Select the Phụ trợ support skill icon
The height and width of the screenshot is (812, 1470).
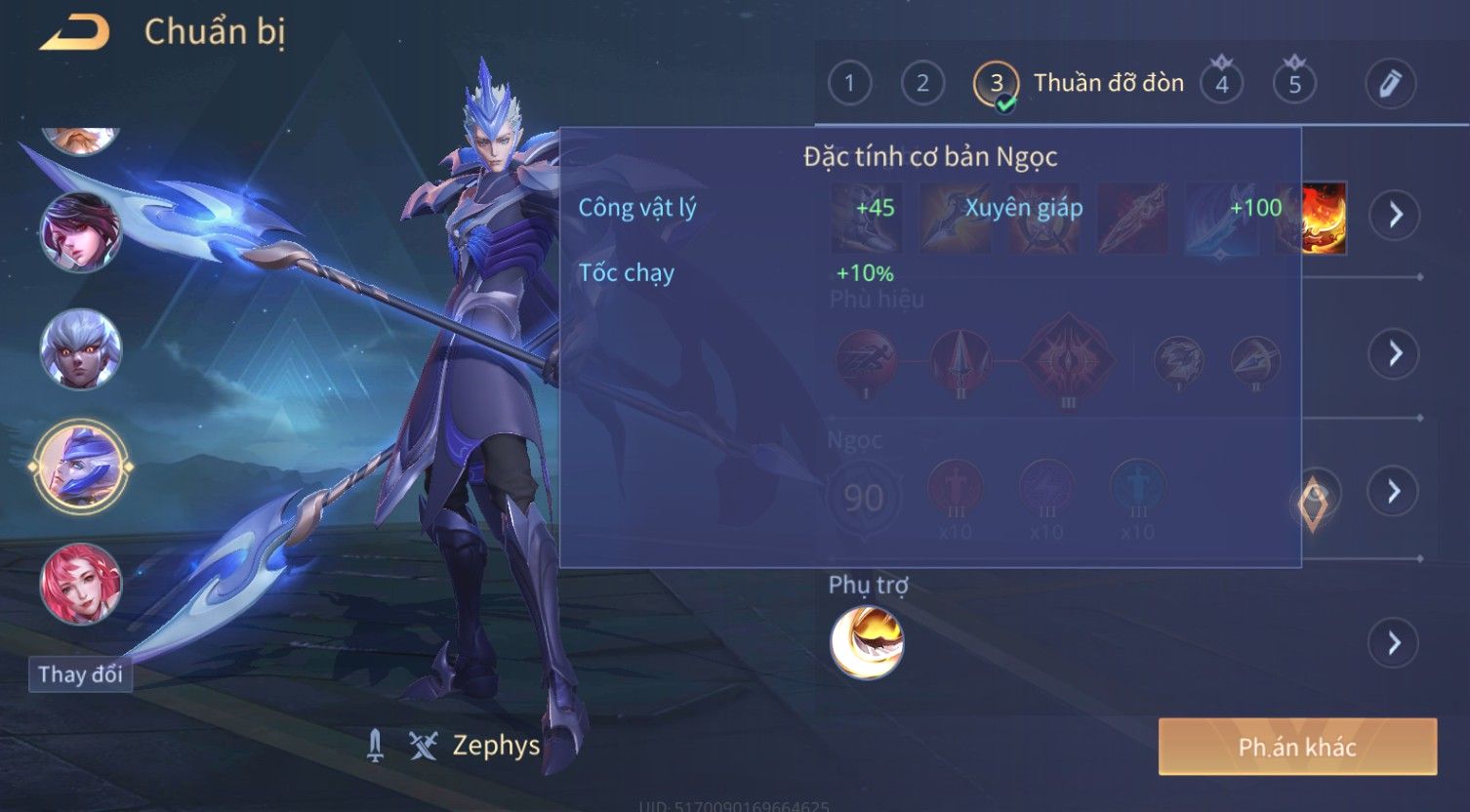pyautogui.click(x=867, y=642)
